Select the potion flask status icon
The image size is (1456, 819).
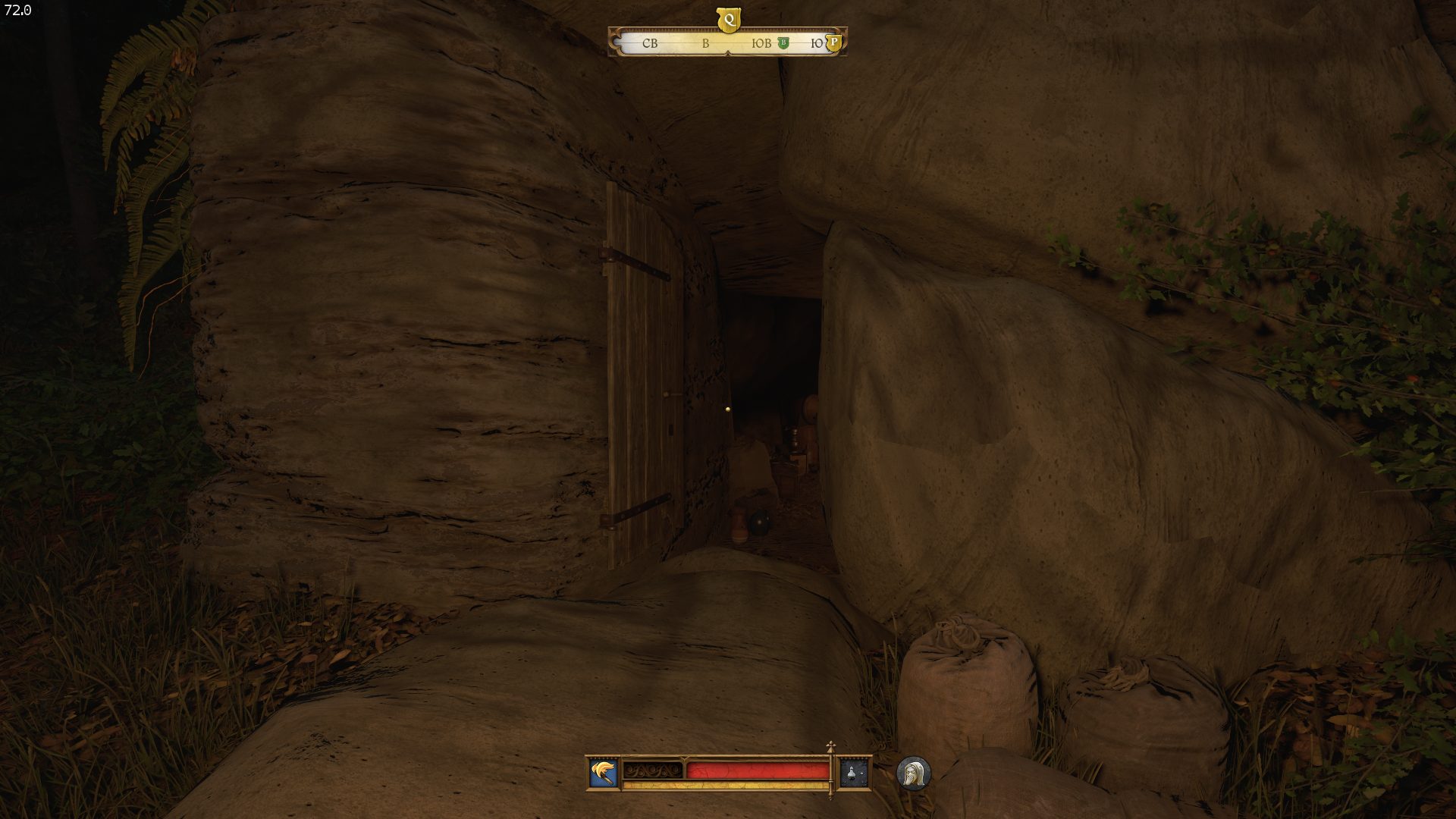click(x=855, y=773)
